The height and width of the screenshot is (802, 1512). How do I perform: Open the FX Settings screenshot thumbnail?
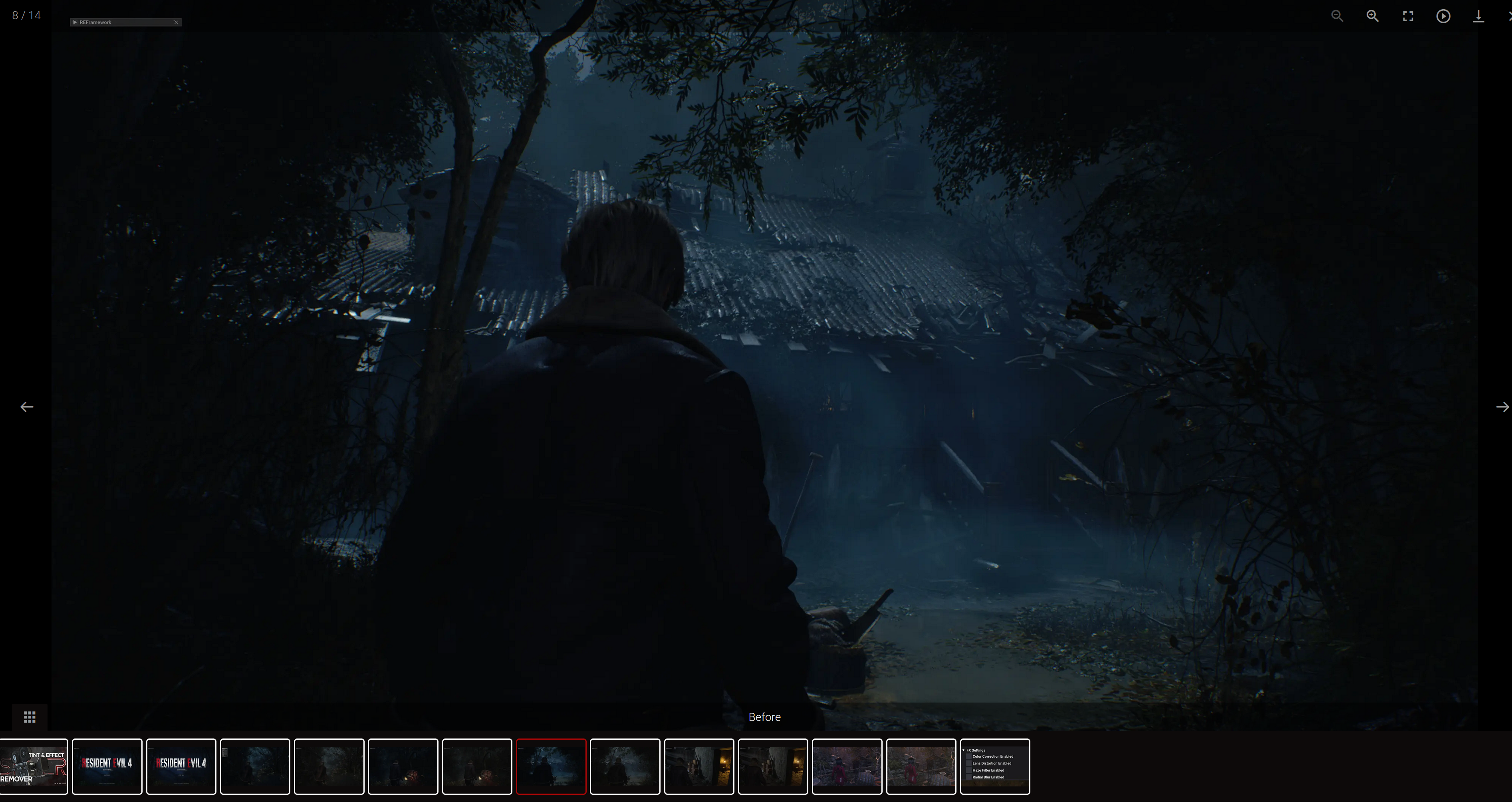point(995,766)
